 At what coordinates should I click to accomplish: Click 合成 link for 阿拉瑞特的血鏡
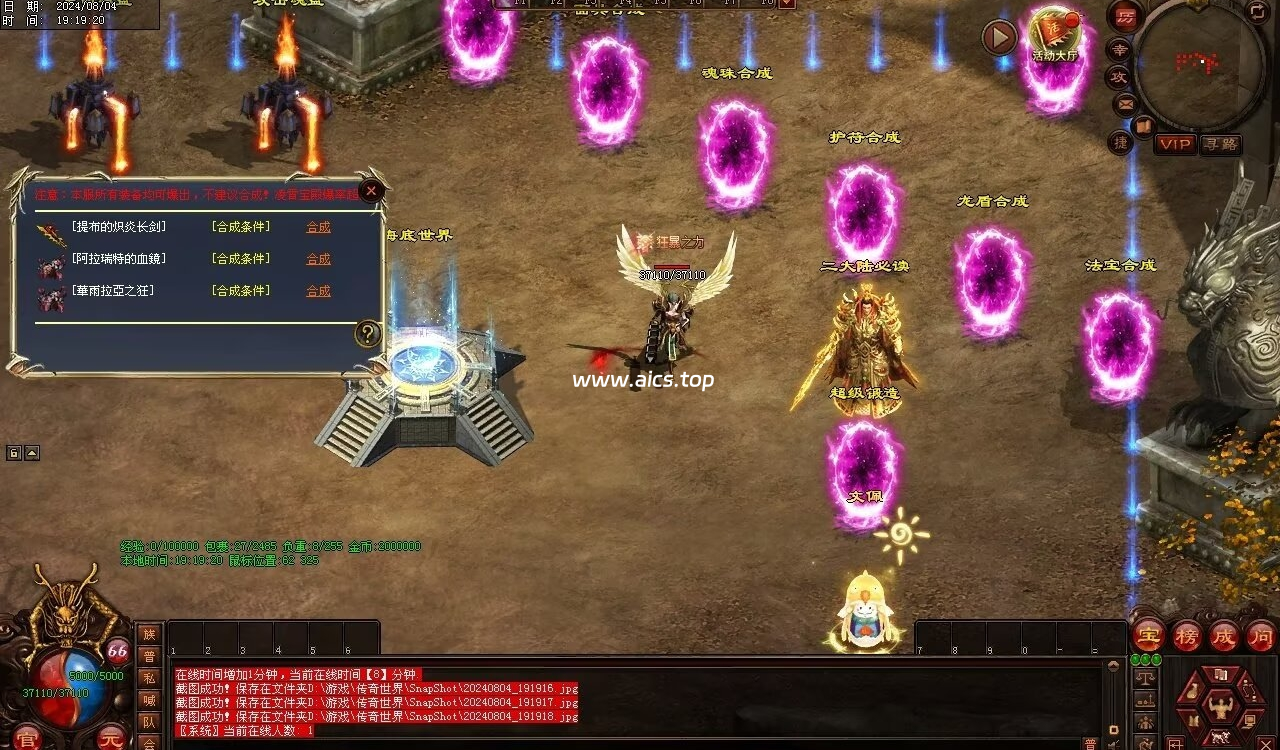click(318, 259)
